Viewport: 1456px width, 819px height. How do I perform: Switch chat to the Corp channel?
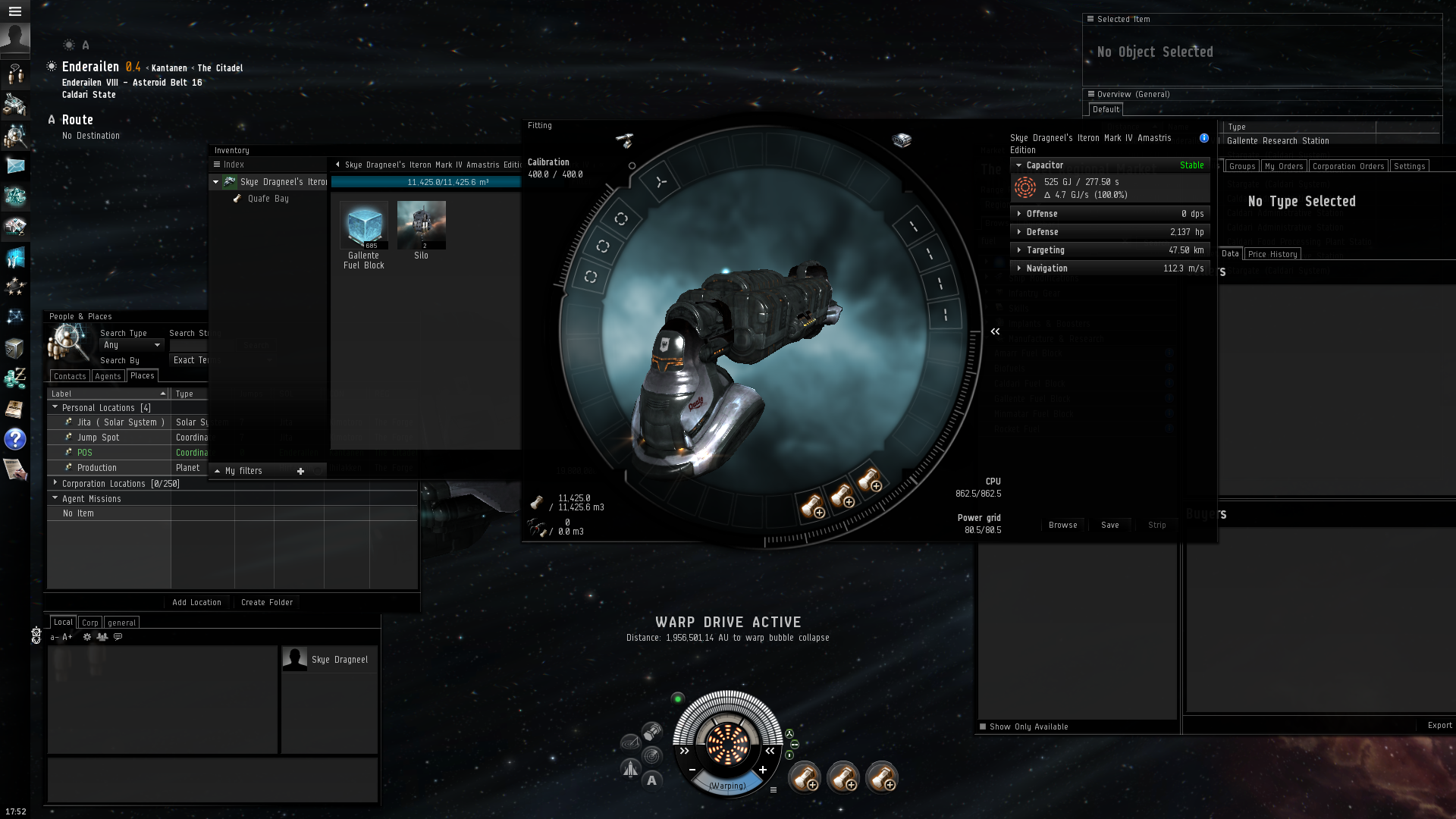[90, 623]
